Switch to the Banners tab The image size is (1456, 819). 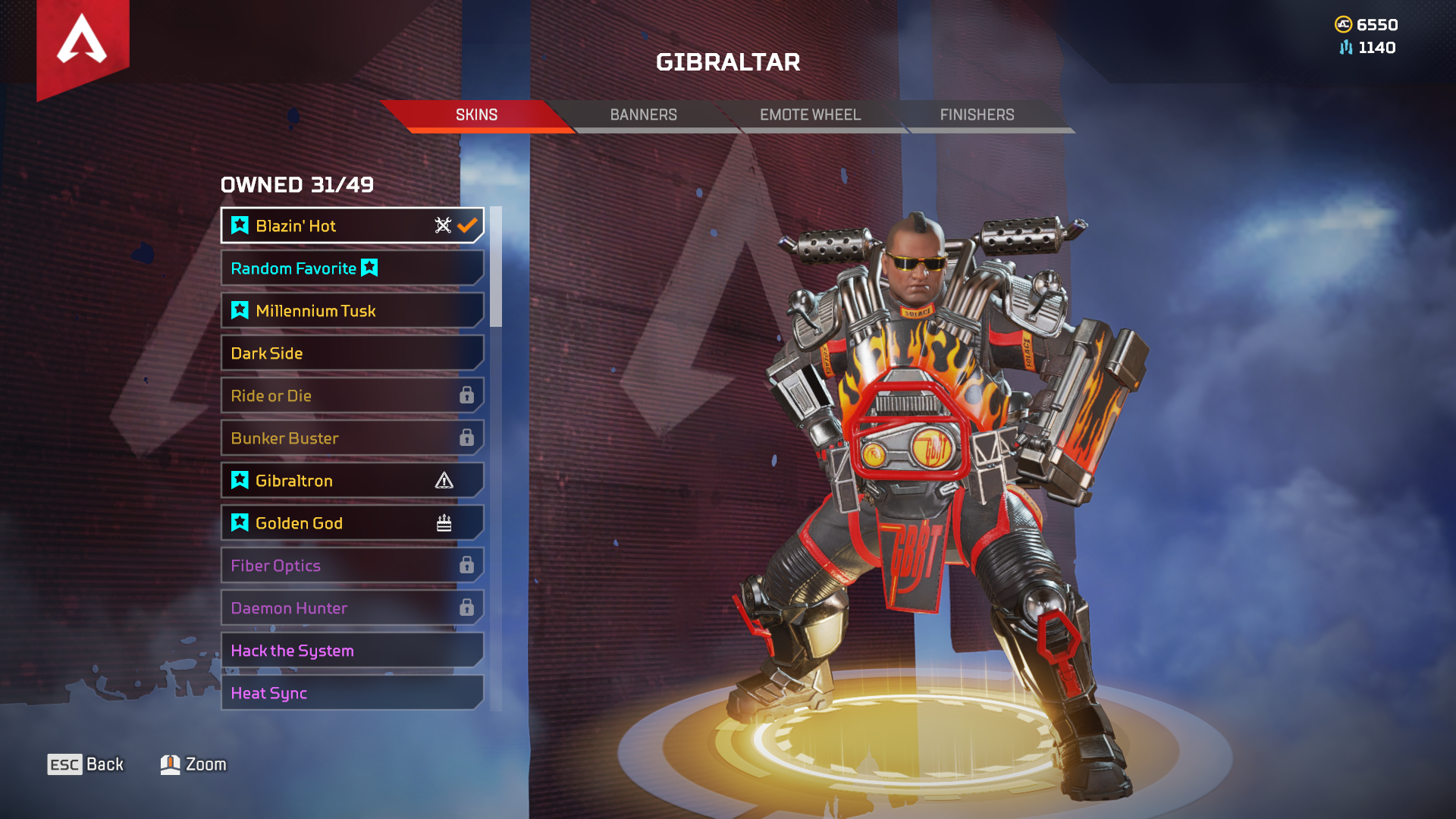(643, 115)
